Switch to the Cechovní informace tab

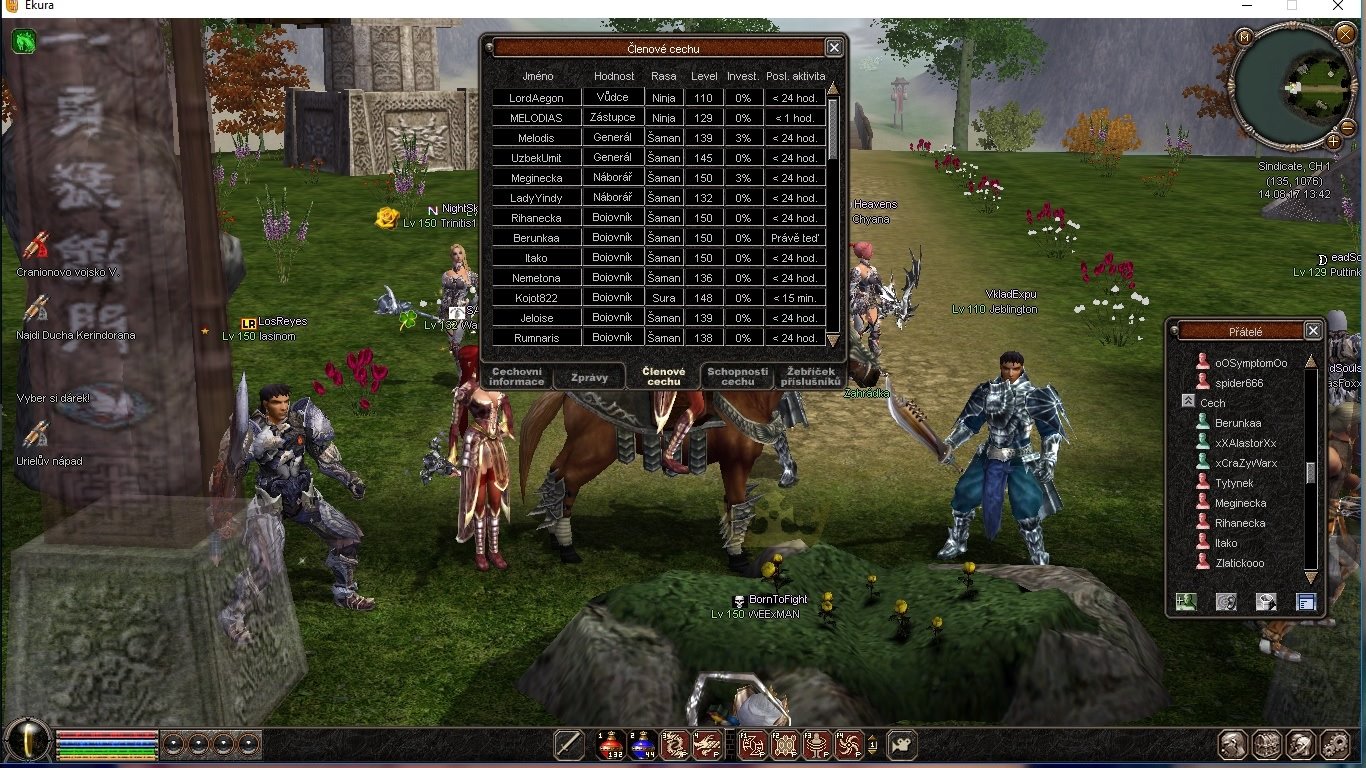tap(517, 376)
